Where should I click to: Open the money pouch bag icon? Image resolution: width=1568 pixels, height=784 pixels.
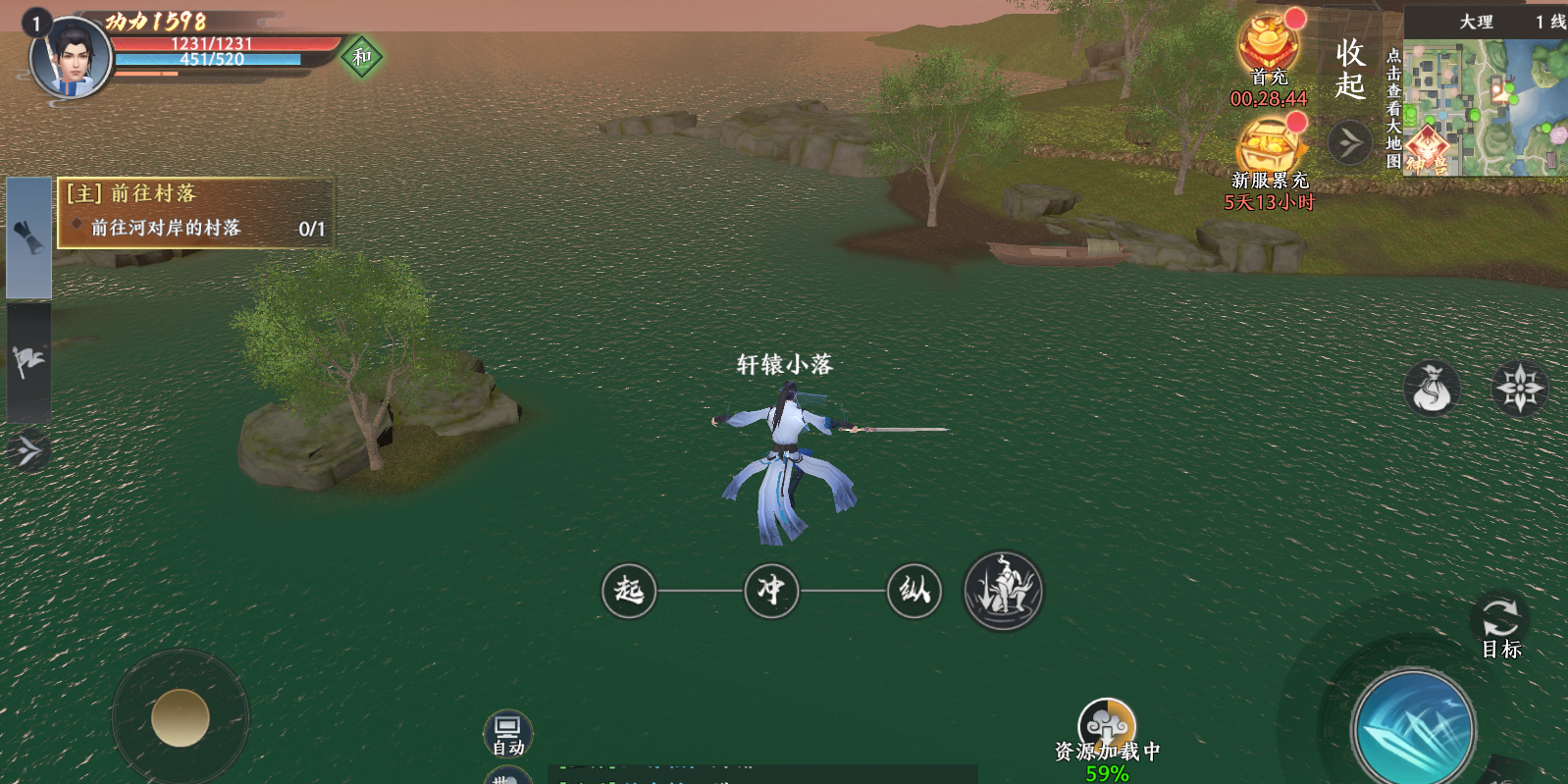point(1432,389)
